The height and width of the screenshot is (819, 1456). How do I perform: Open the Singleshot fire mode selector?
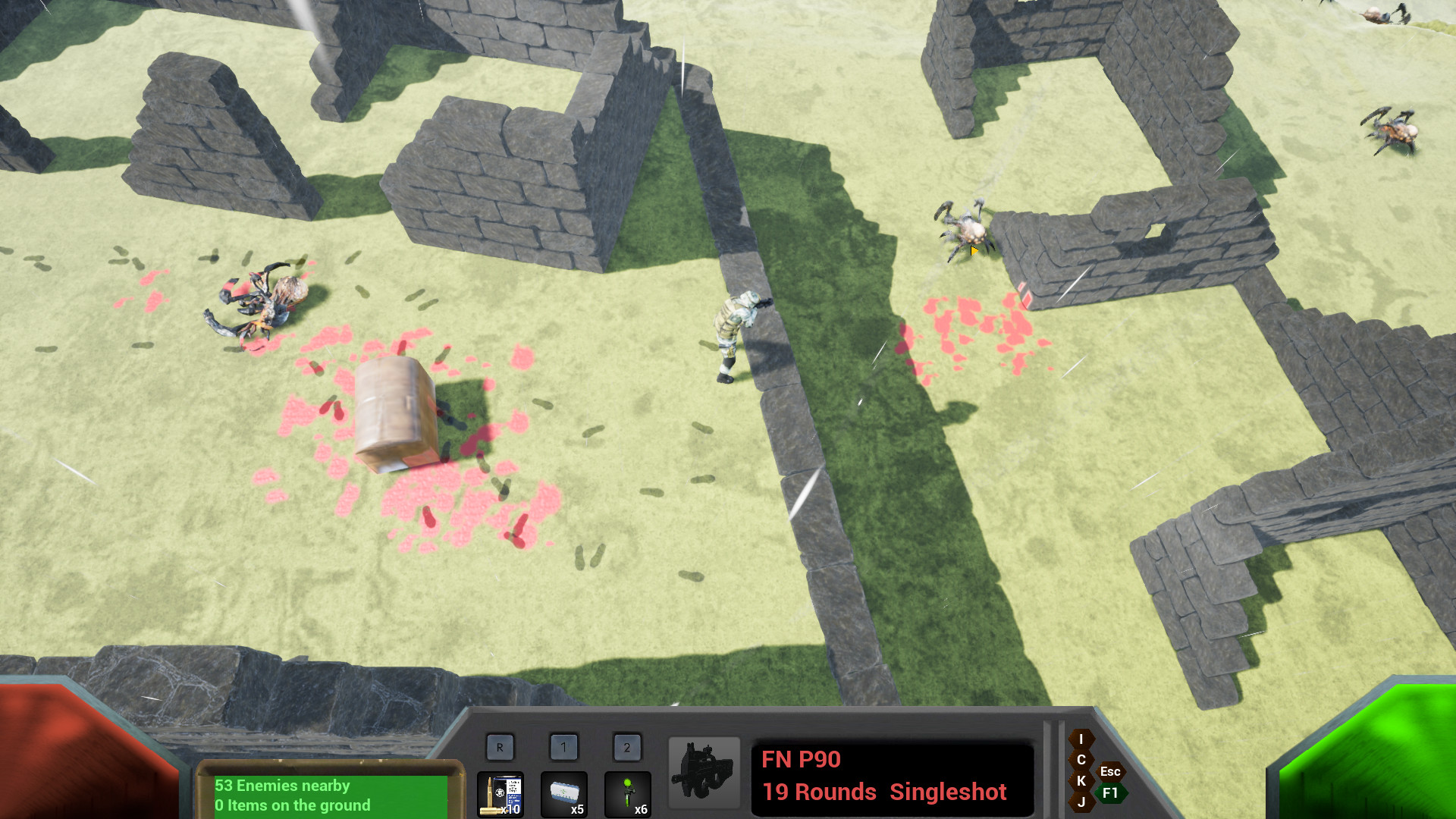(948, 792)
